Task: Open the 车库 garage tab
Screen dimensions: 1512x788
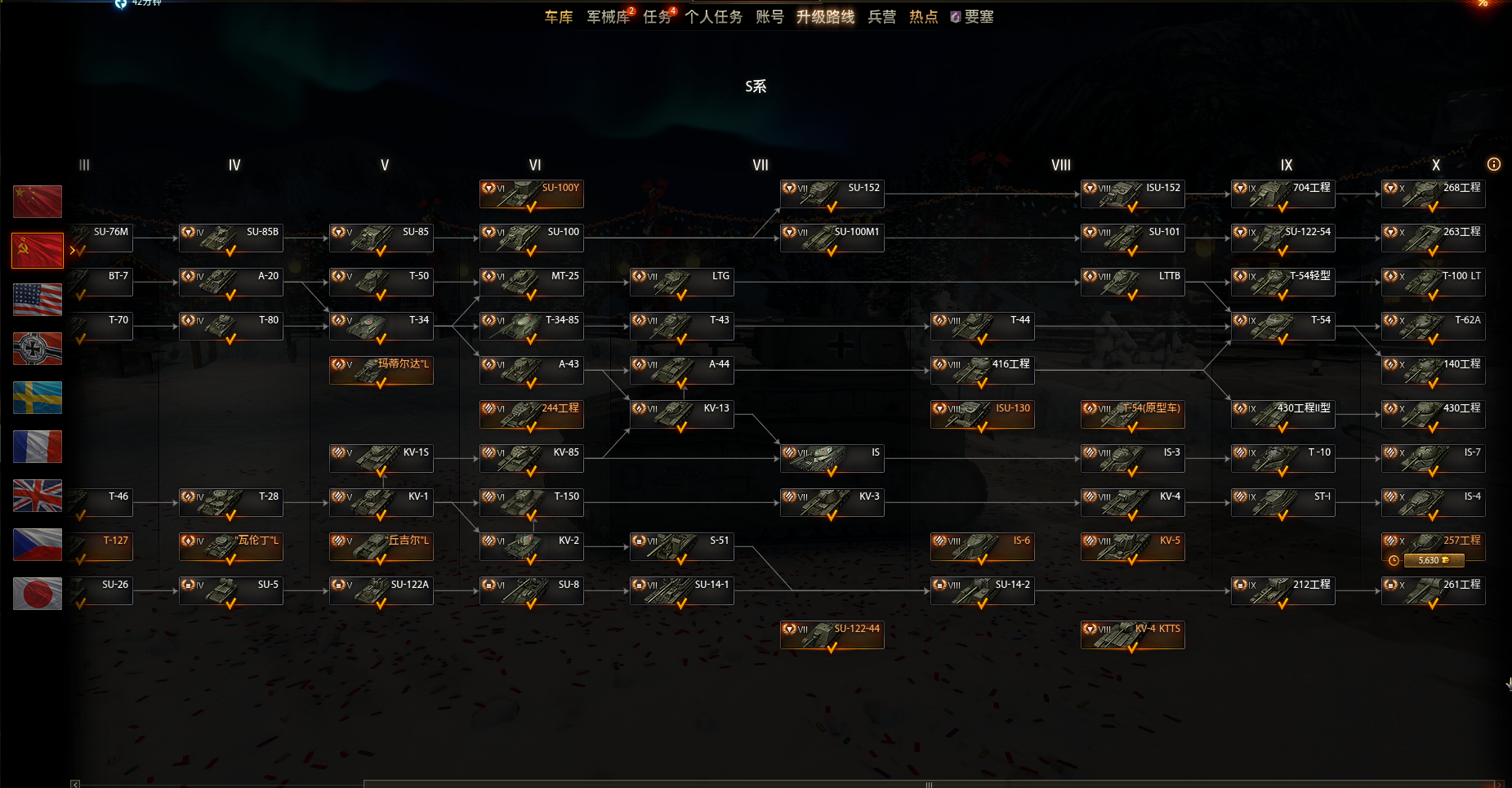Action: click(559, 17)
